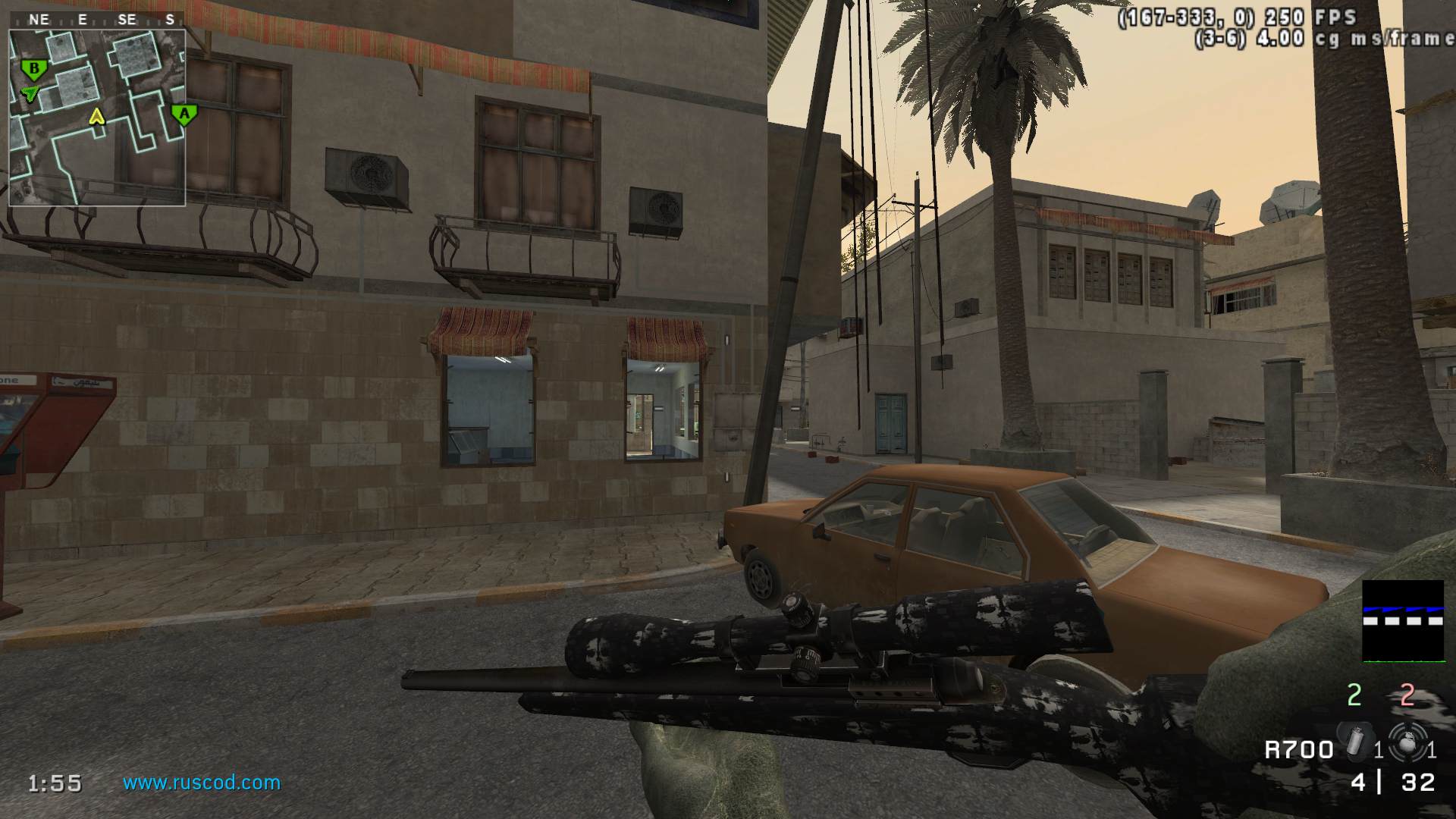Click the yellow player arrow on minimap
Image resolution: width=1456 pixels, height=819 pixels.
click(x=96, y=116)
